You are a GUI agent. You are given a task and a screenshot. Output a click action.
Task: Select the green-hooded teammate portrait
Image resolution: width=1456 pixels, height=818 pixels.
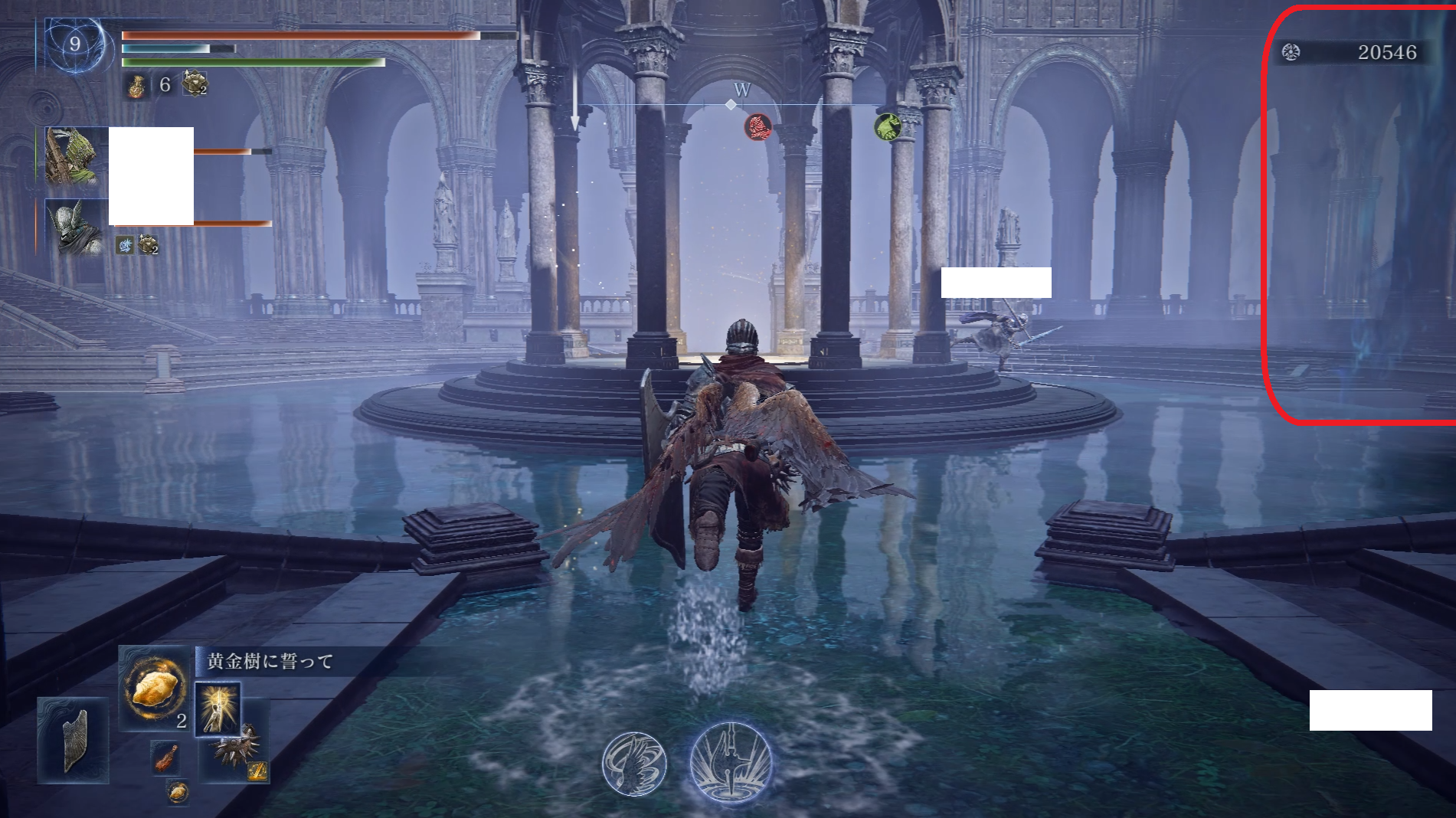tap(73, 156)
